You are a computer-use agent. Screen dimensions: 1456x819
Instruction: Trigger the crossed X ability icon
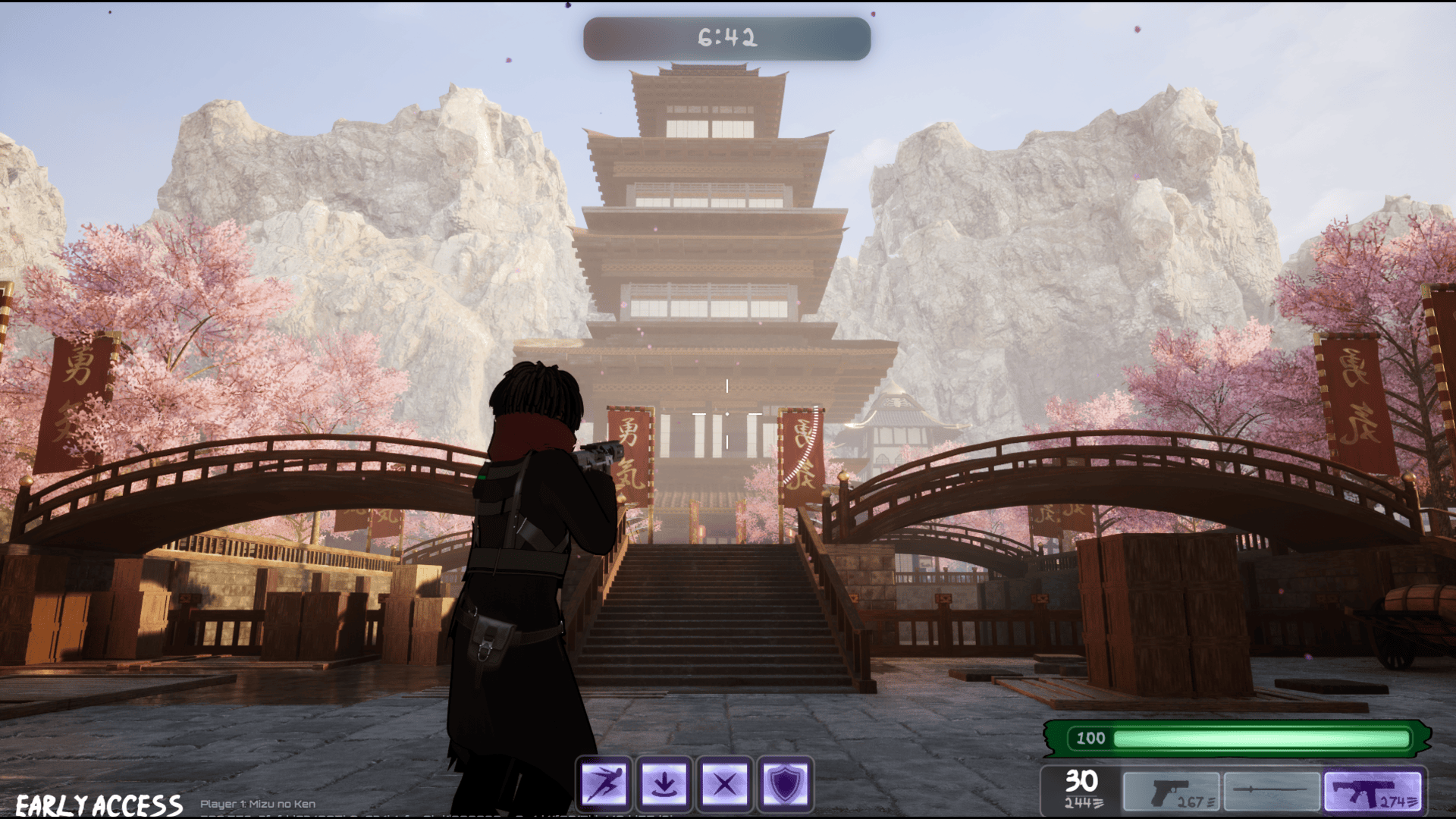click(724, 783)
